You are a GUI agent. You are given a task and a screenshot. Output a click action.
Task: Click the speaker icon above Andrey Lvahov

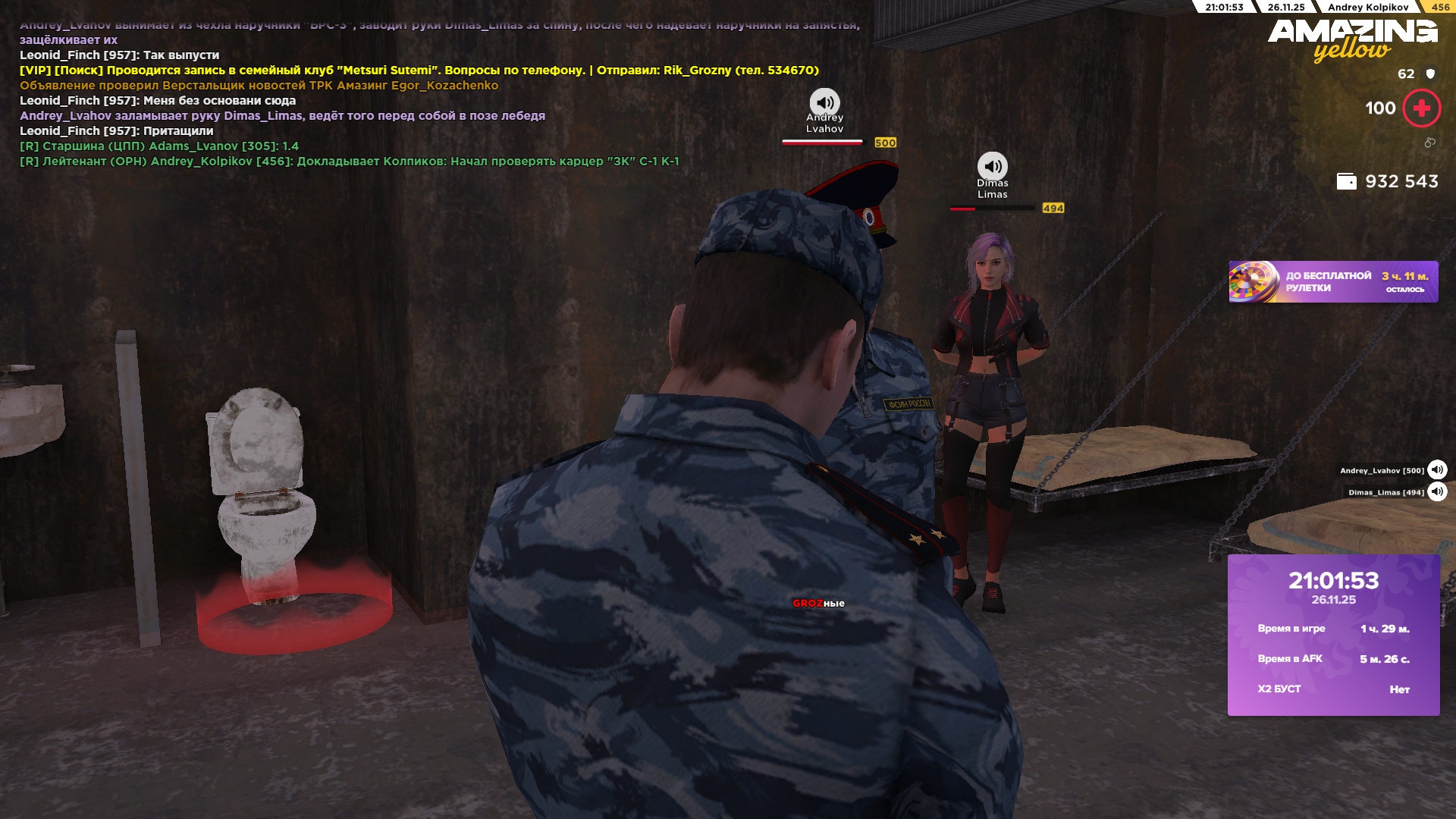pos(824,102)
